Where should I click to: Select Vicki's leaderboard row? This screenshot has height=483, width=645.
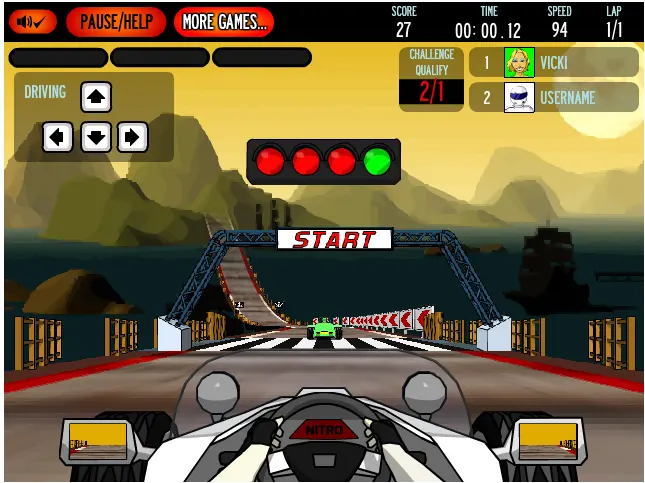coord(553,62)
